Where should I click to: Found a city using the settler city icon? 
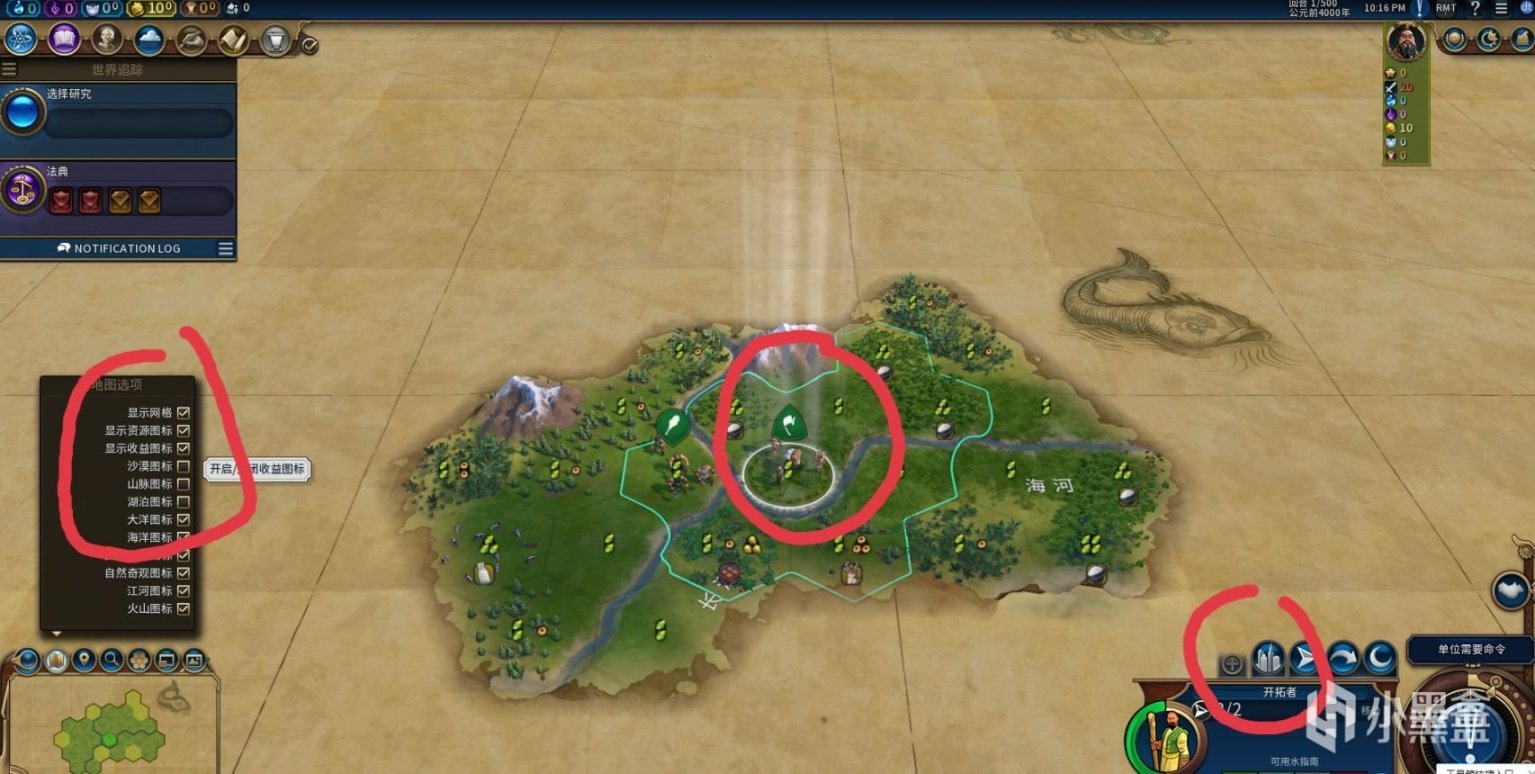[x=1268, y=658]
